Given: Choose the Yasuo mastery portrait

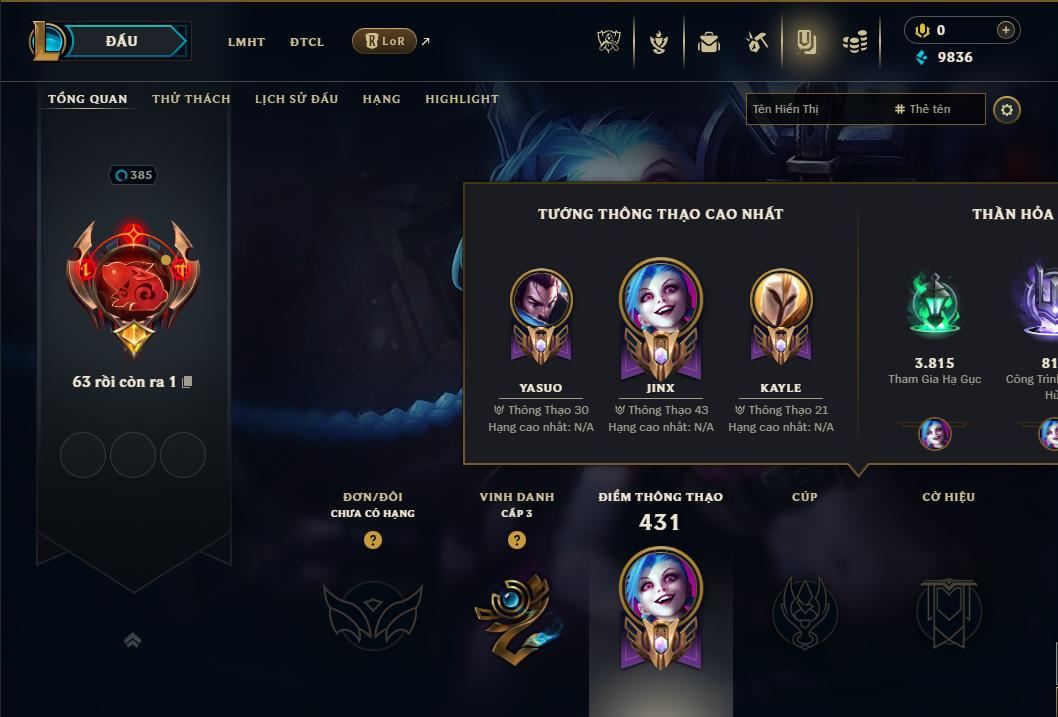Looking at the screenshot, I should point(541,300).
